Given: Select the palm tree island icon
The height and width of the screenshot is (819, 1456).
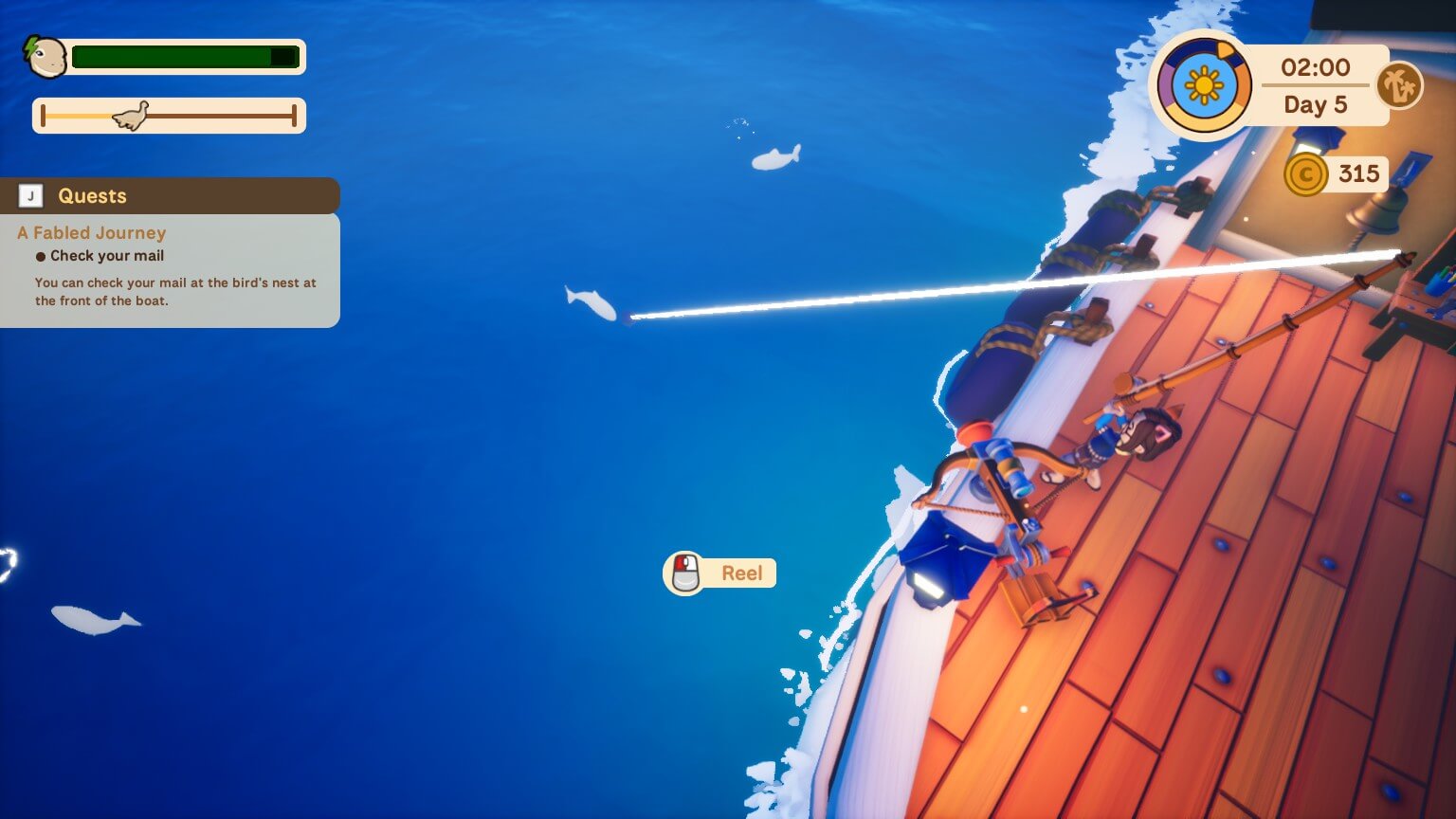Looking at the screenshot, I should 1400,85.
